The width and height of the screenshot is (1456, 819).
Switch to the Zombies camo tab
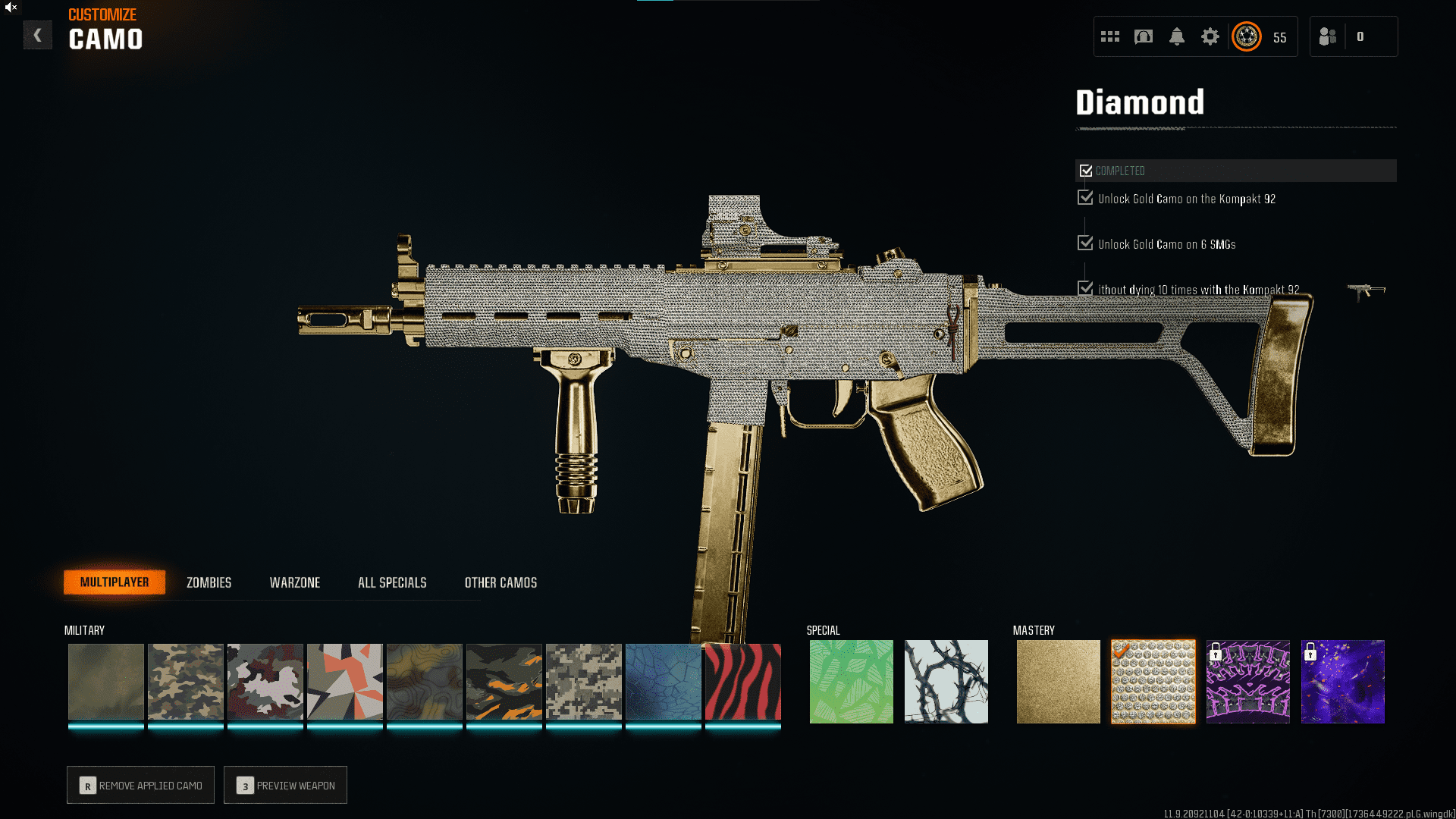pyautogui.click(x=209, y=582)
